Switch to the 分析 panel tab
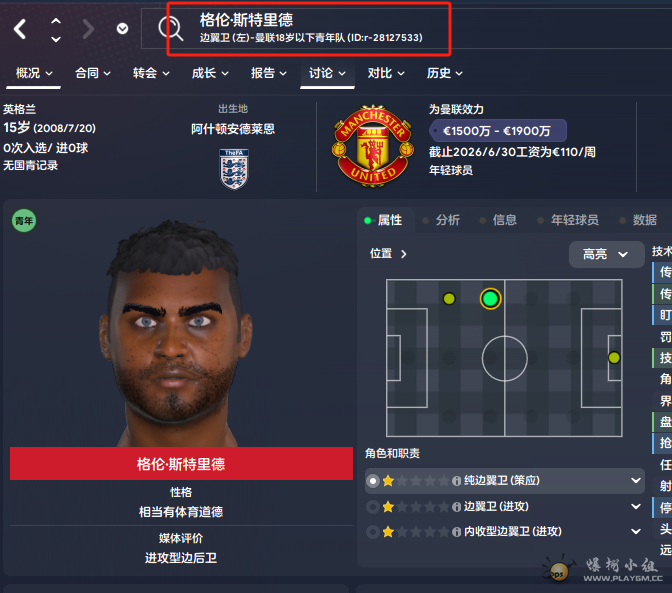The image size is (672, 593). pyautogui.click(x=447, y=220)
